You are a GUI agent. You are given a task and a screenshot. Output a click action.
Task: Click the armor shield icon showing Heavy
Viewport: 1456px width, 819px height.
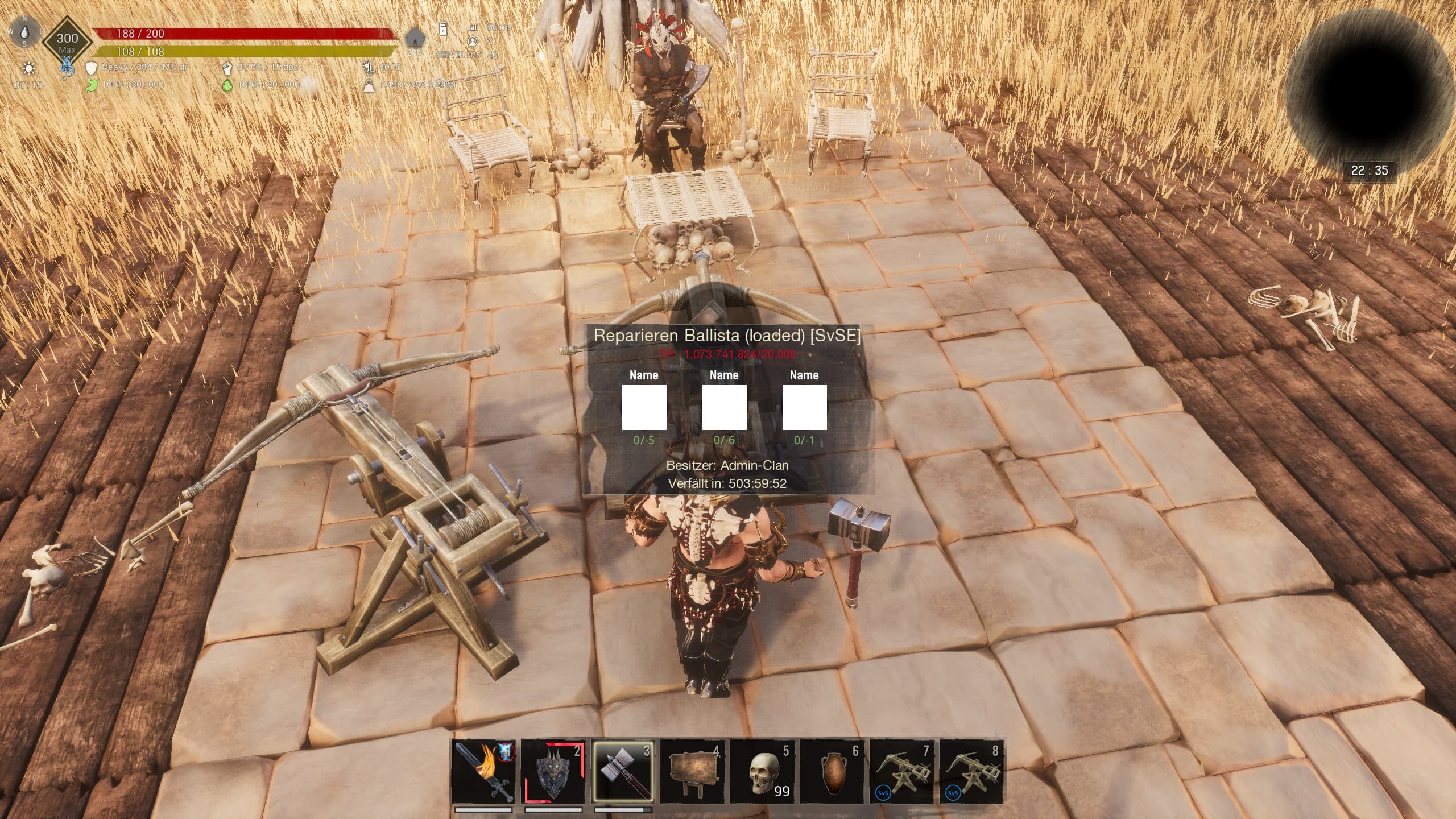(x=91, y=69)
